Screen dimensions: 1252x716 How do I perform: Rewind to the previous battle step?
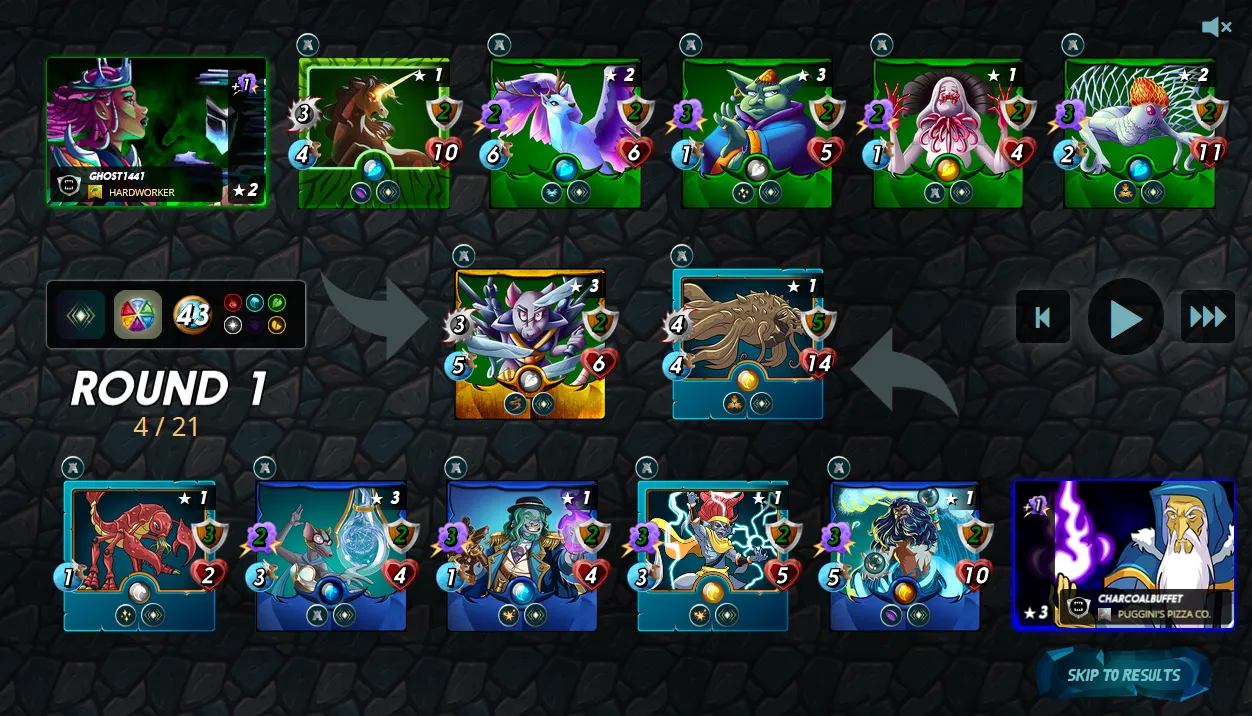[1042, 318]
